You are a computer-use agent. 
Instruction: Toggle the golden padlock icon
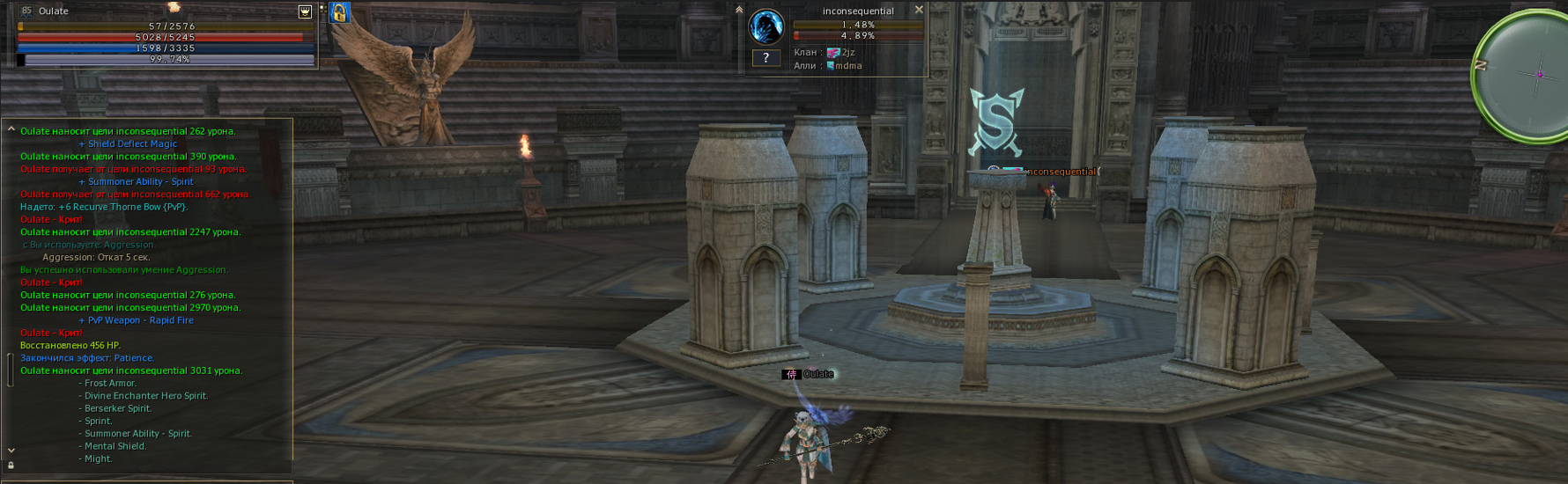coord(339,12)
